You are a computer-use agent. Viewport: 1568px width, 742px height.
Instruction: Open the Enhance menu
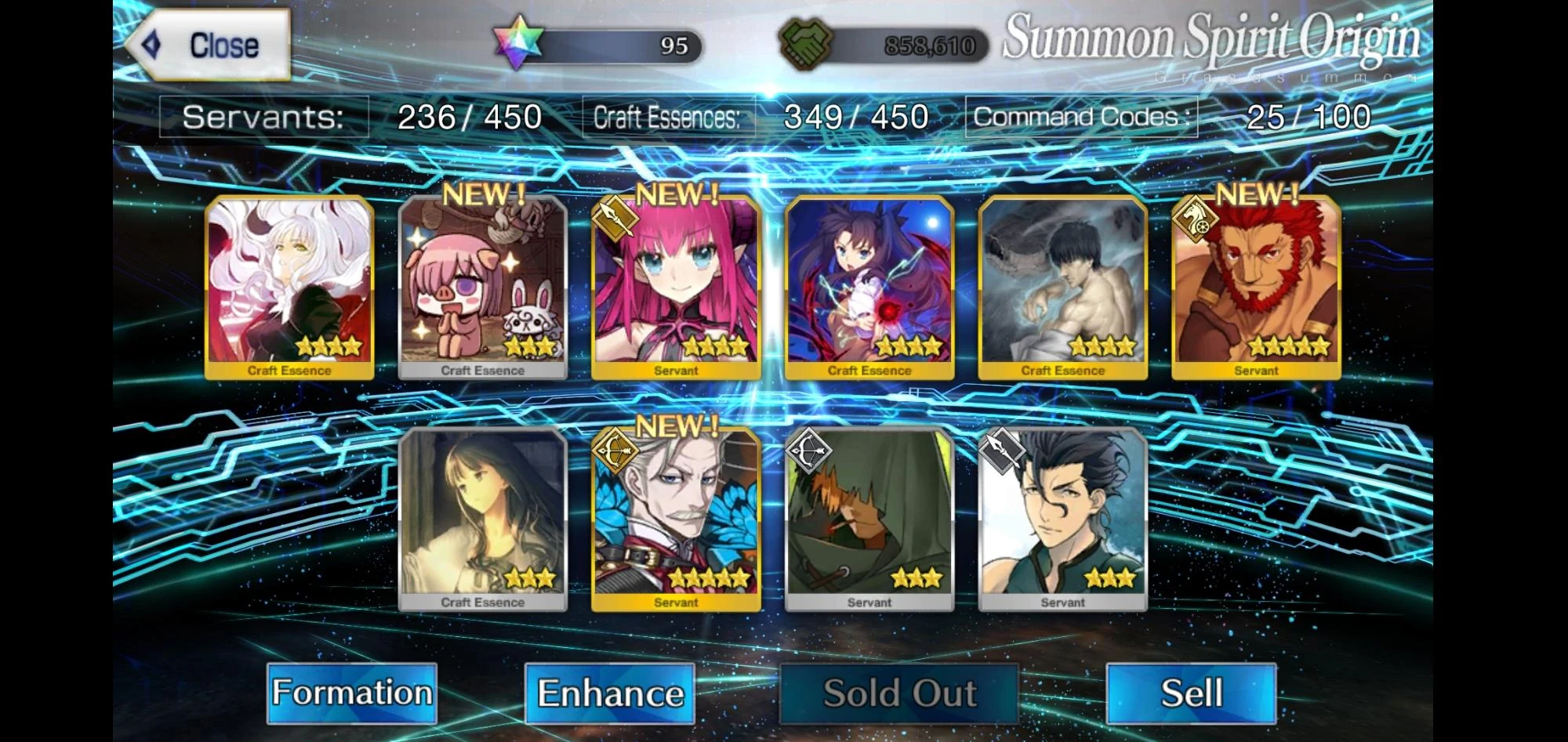pos(612,692)
